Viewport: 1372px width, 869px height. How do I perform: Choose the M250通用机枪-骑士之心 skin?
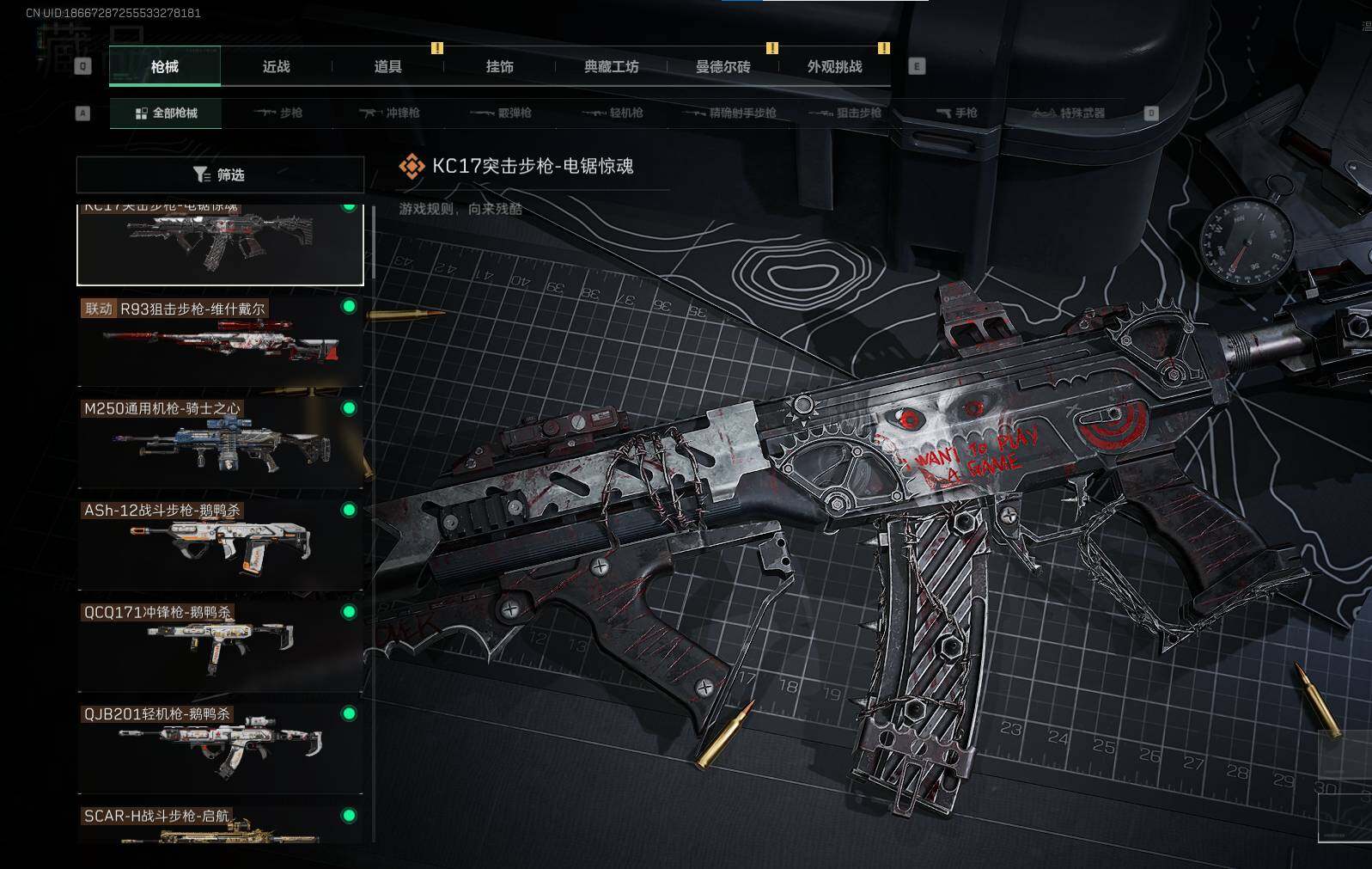[x=220, y=444]
